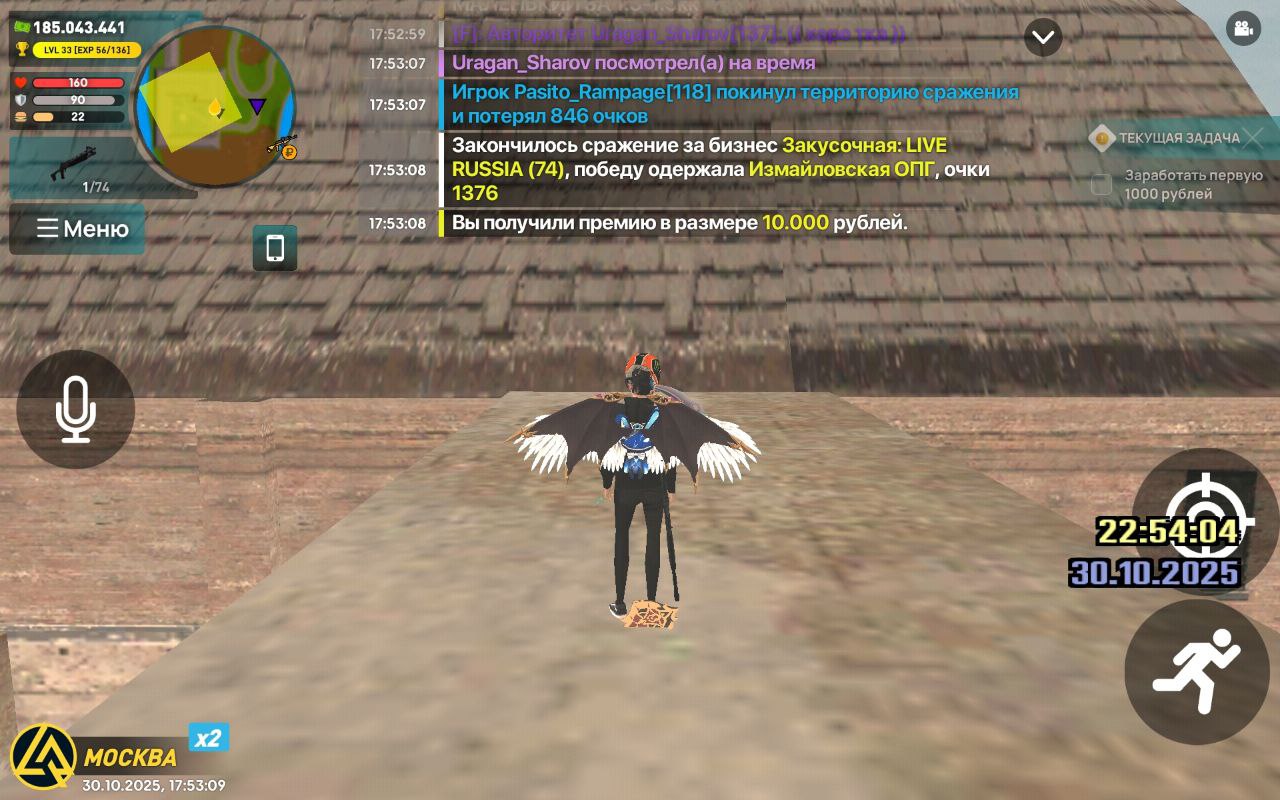Screen dimensions: 1280x800
Task: Tap the heart icon by the health bar
Action: click(20, 82)
